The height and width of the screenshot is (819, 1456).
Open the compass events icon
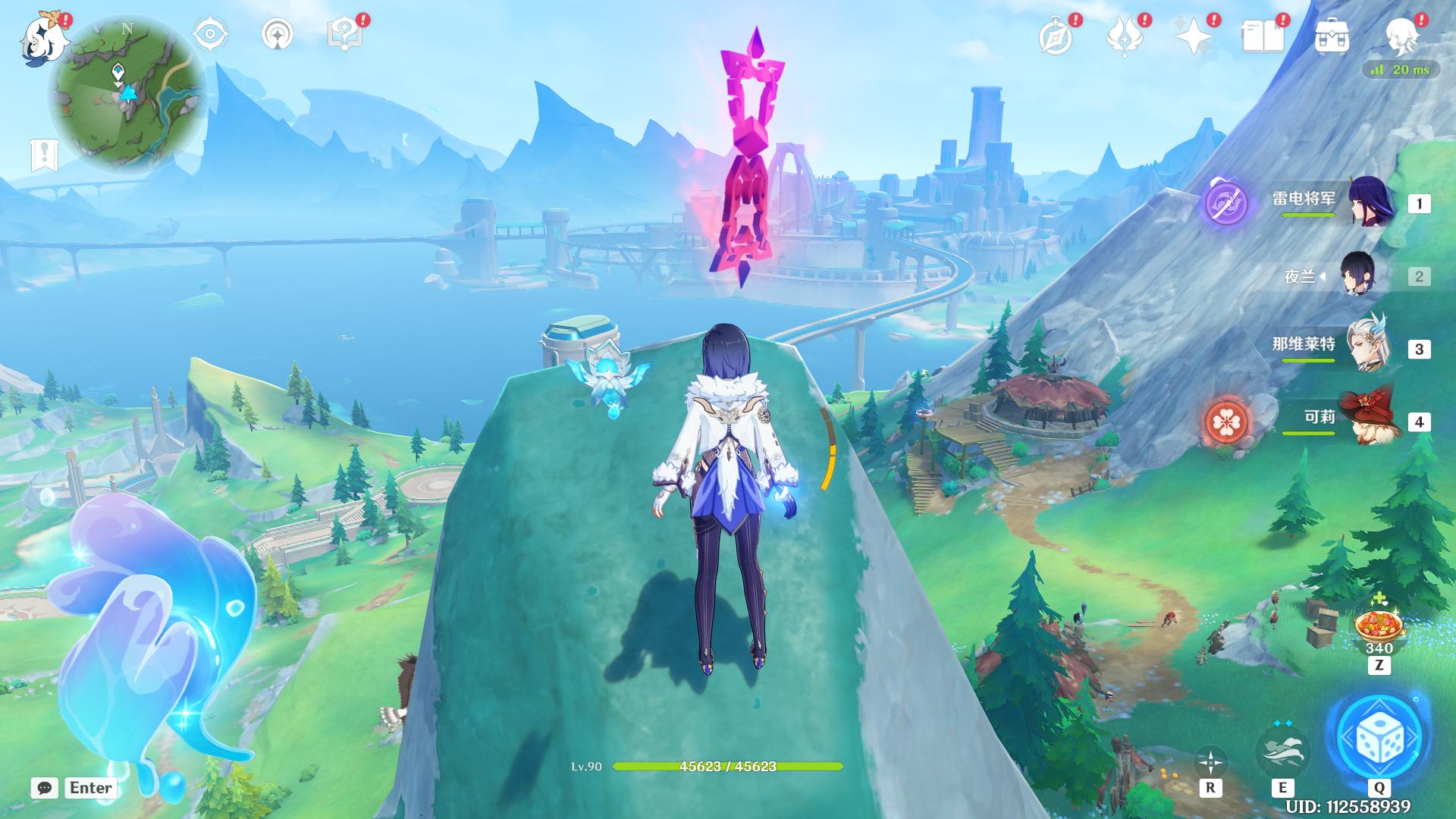1056,36
